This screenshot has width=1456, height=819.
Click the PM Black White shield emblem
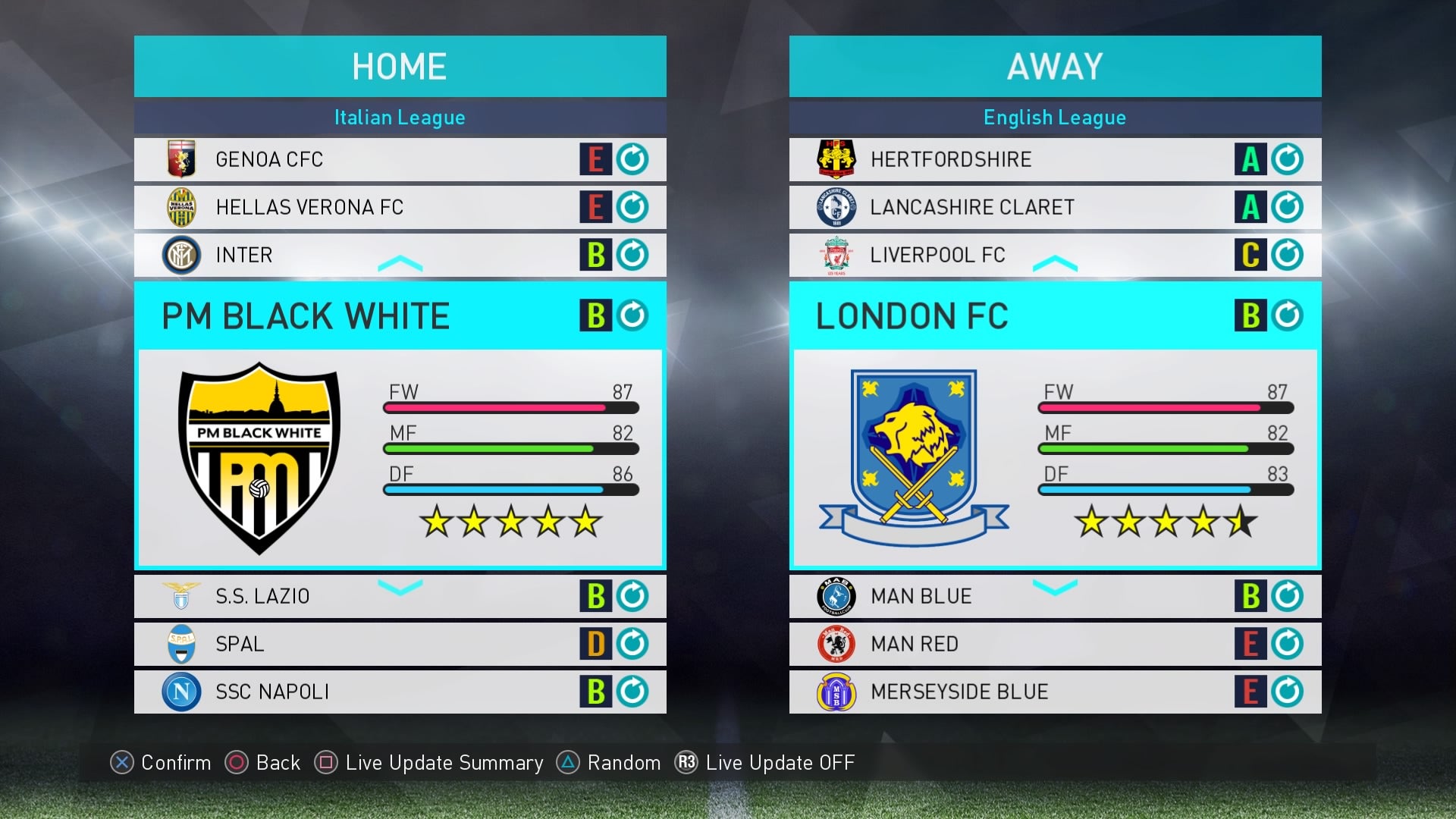point(259,459)
